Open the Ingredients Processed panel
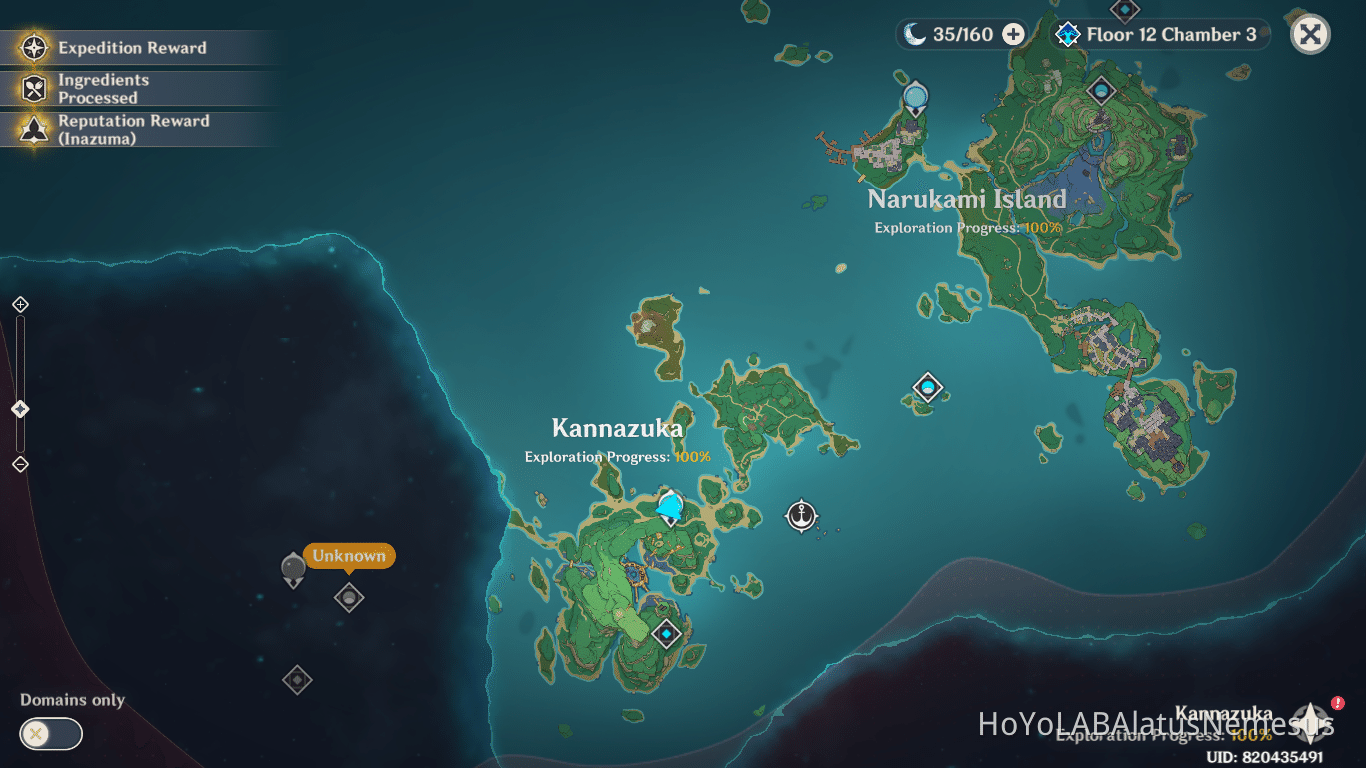Image resolution: width=1366 pixels, height=768 pixels. 35,88
